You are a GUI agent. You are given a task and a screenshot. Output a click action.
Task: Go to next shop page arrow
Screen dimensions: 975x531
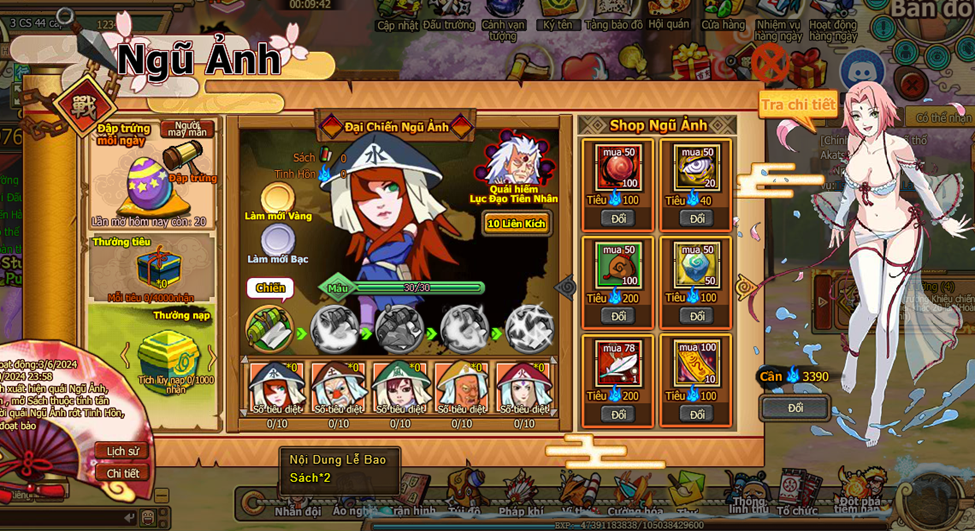tap(747, 288)
